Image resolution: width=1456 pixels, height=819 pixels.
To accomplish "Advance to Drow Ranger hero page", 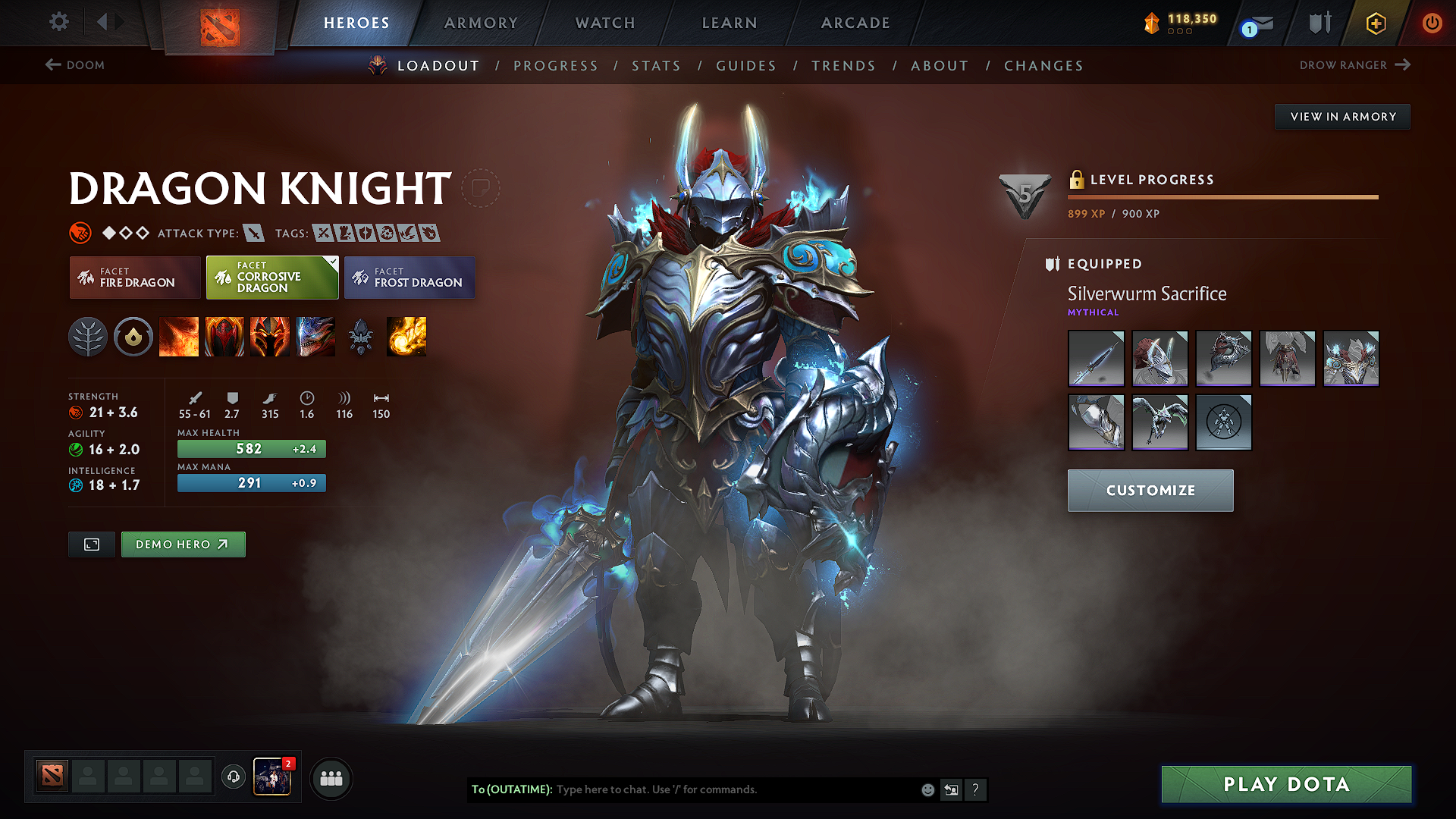I will 1357,65.
